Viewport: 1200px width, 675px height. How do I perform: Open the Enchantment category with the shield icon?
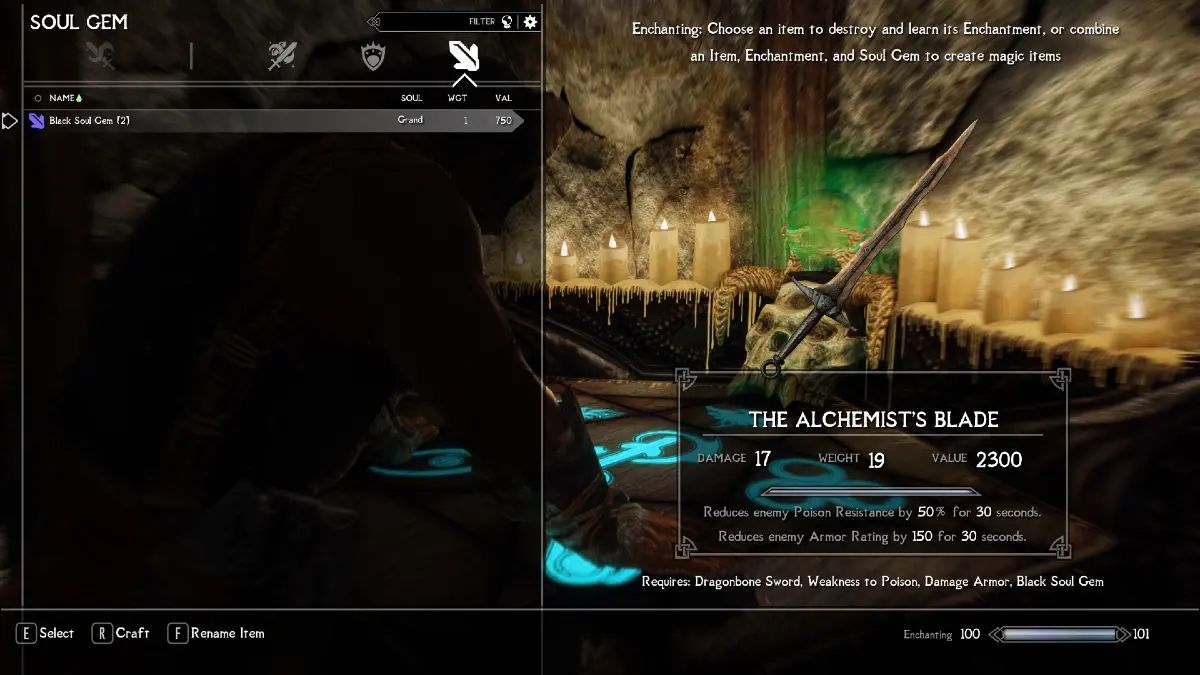tap(373, 56)
